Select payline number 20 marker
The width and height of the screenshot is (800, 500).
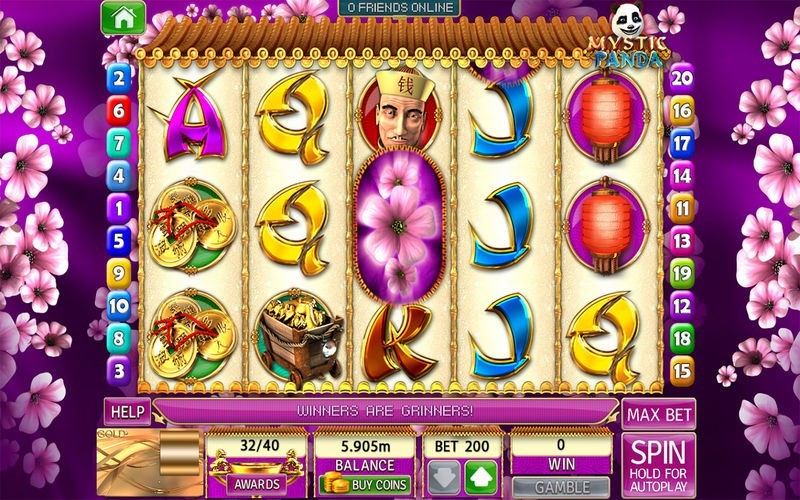click(x=681, y=78)
